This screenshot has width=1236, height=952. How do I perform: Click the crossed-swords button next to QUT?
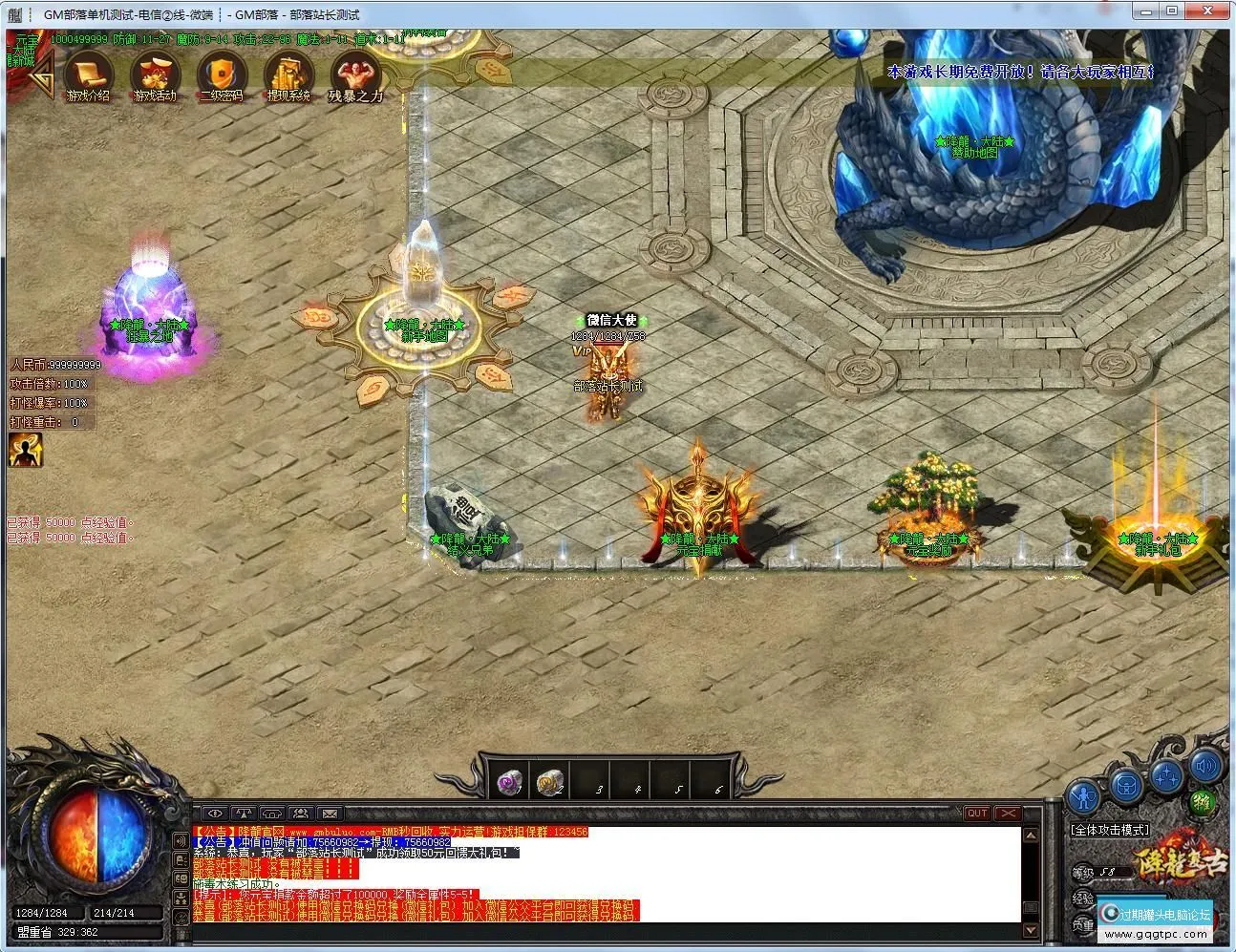coord(1007,814)
